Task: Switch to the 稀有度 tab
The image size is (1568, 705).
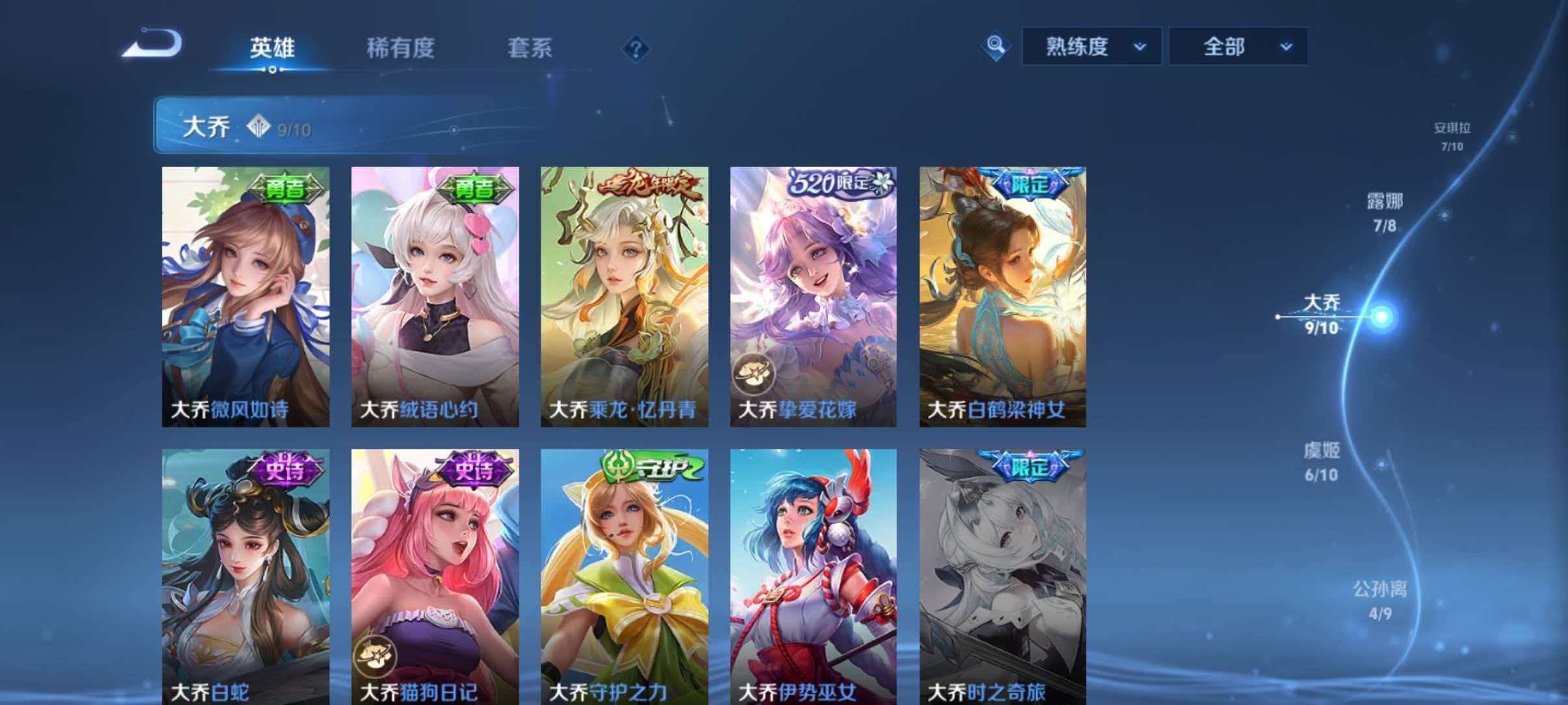Action: click(401, 48)
